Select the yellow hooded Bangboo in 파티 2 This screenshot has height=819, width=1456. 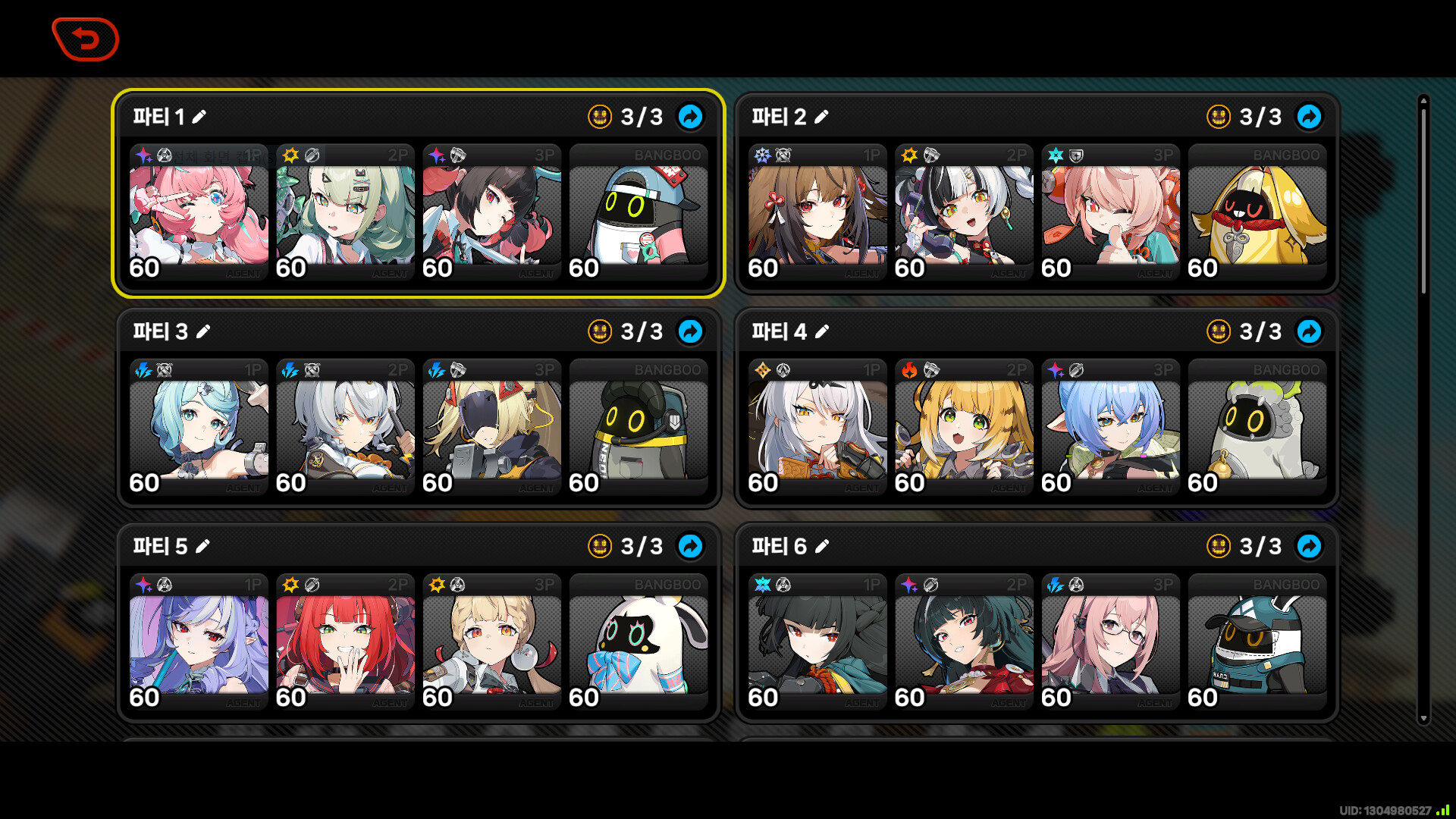[x=1257, y=214]
